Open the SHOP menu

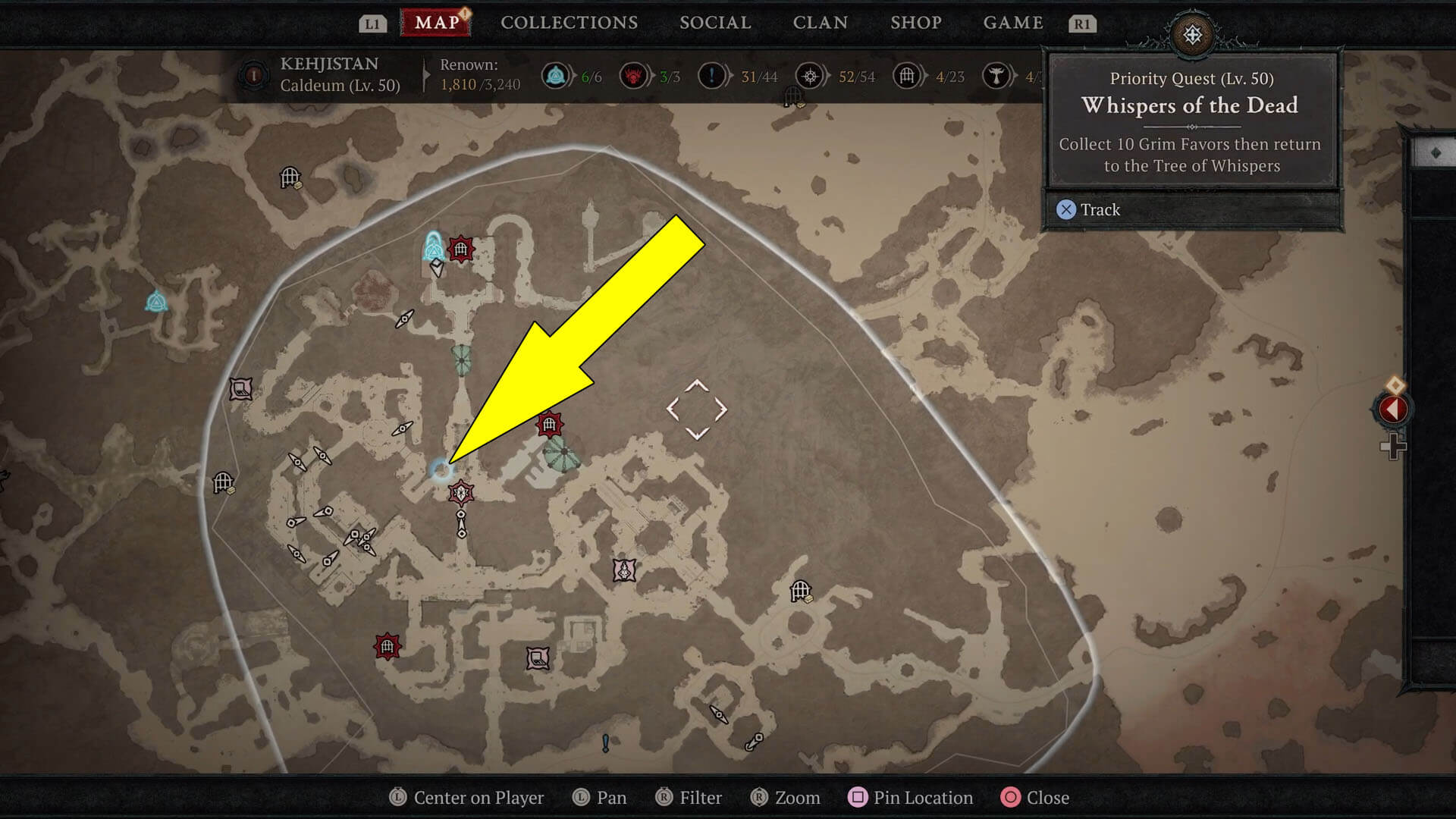coord(915,22)
